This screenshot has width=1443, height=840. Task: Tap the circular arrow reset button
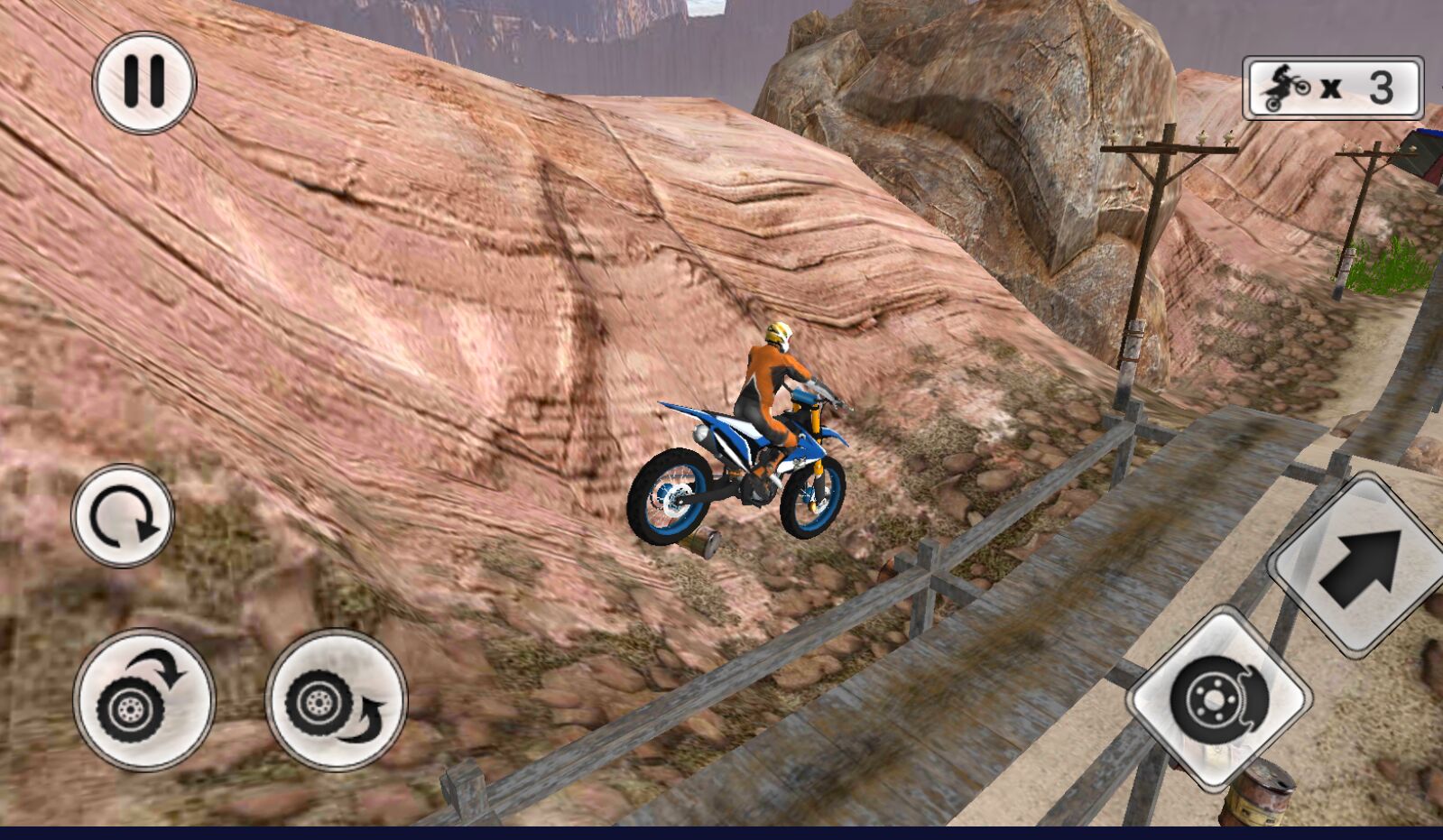coord(123,516)
